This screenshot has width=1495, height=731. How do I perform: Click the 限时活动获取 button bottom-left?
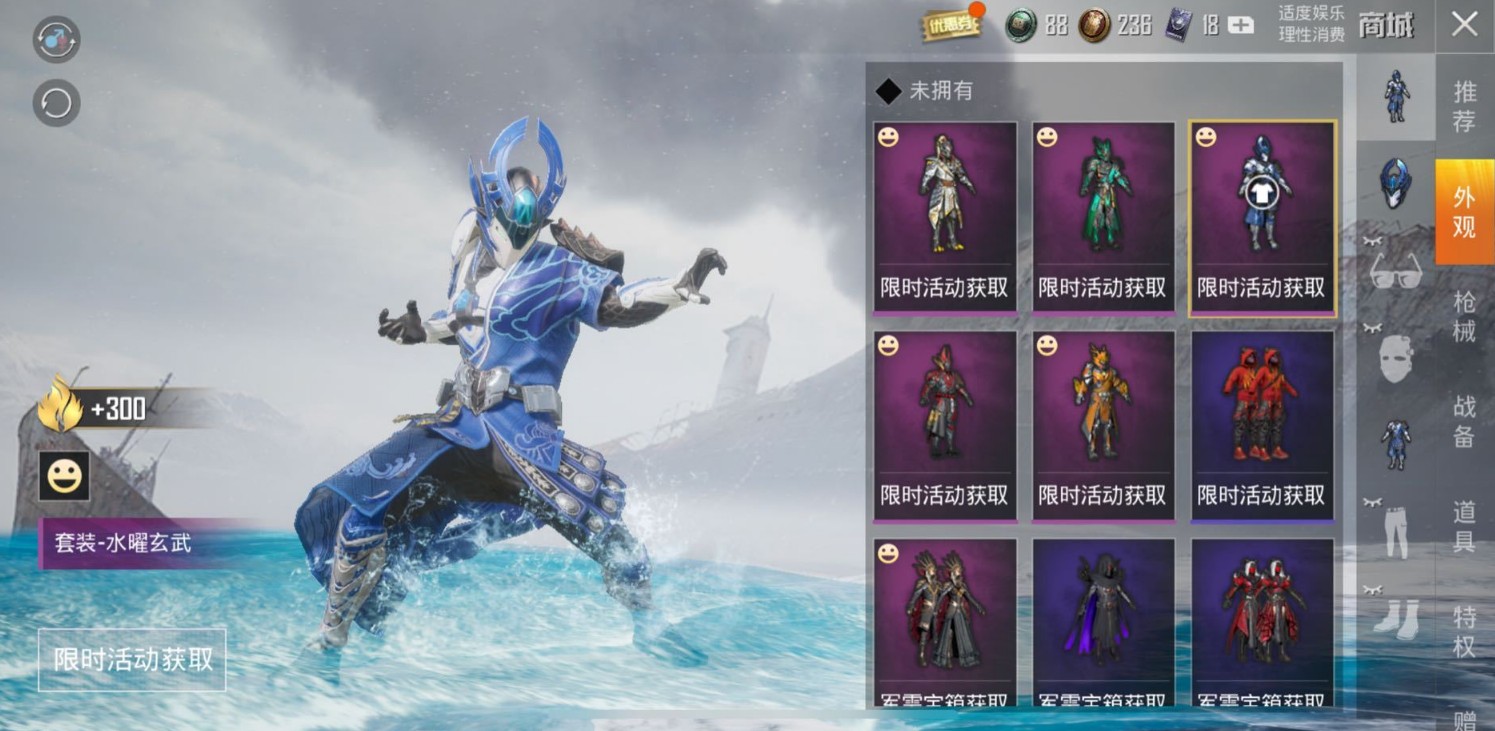coord(131,659)
